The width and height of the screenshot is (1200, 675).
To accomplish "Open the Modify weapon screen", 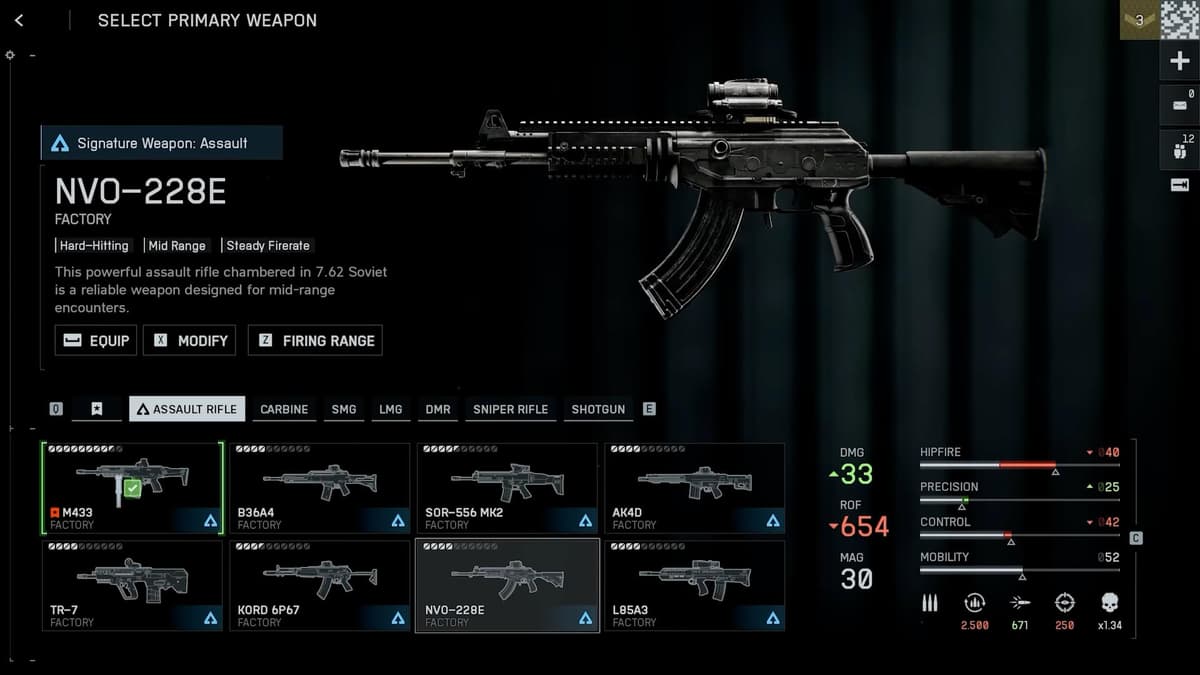I will 191,340.
